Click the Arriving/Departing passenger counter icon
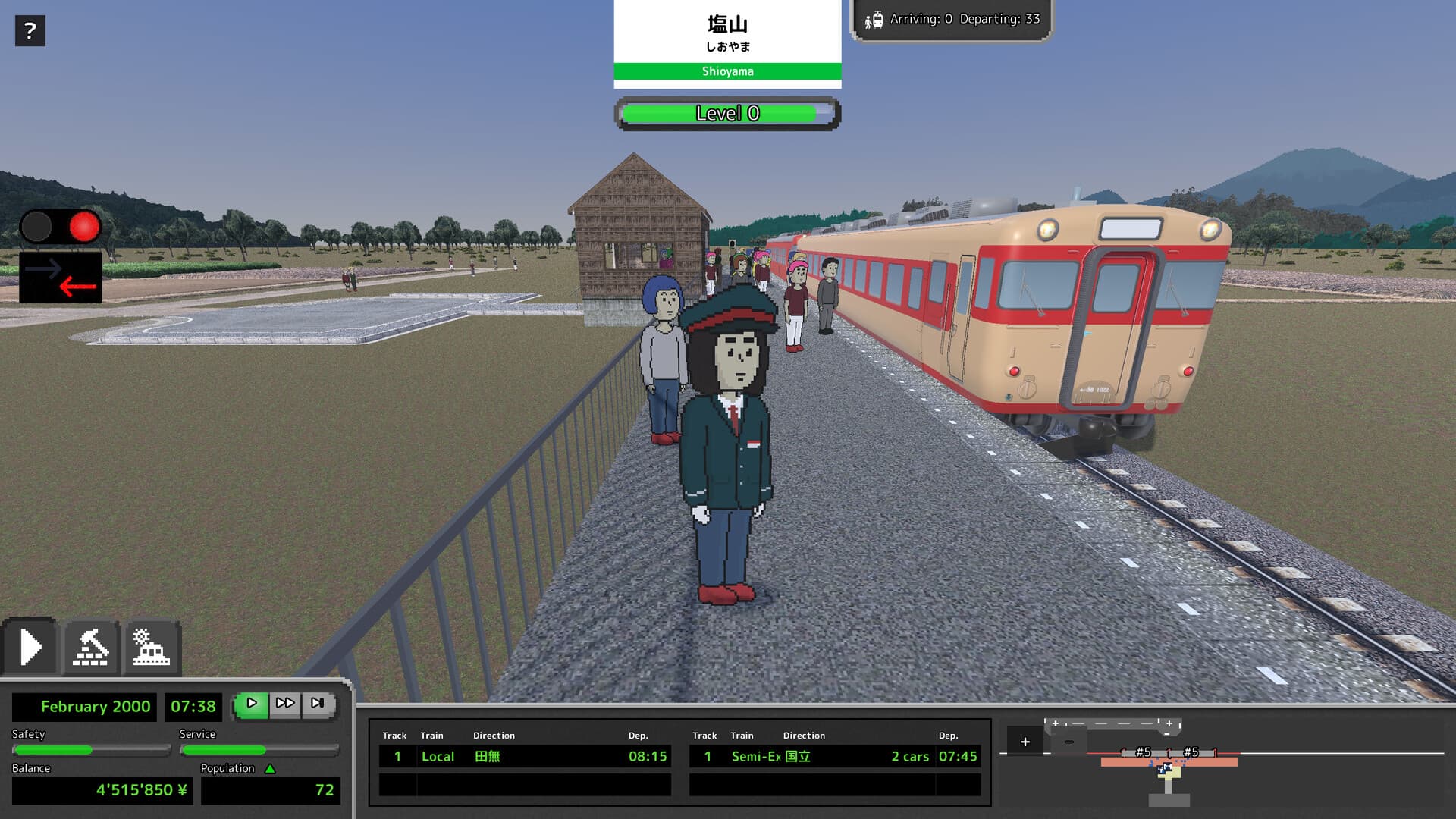Image resolution: width=1456 pixels, height=819 pixels. [x=874, y=19]
